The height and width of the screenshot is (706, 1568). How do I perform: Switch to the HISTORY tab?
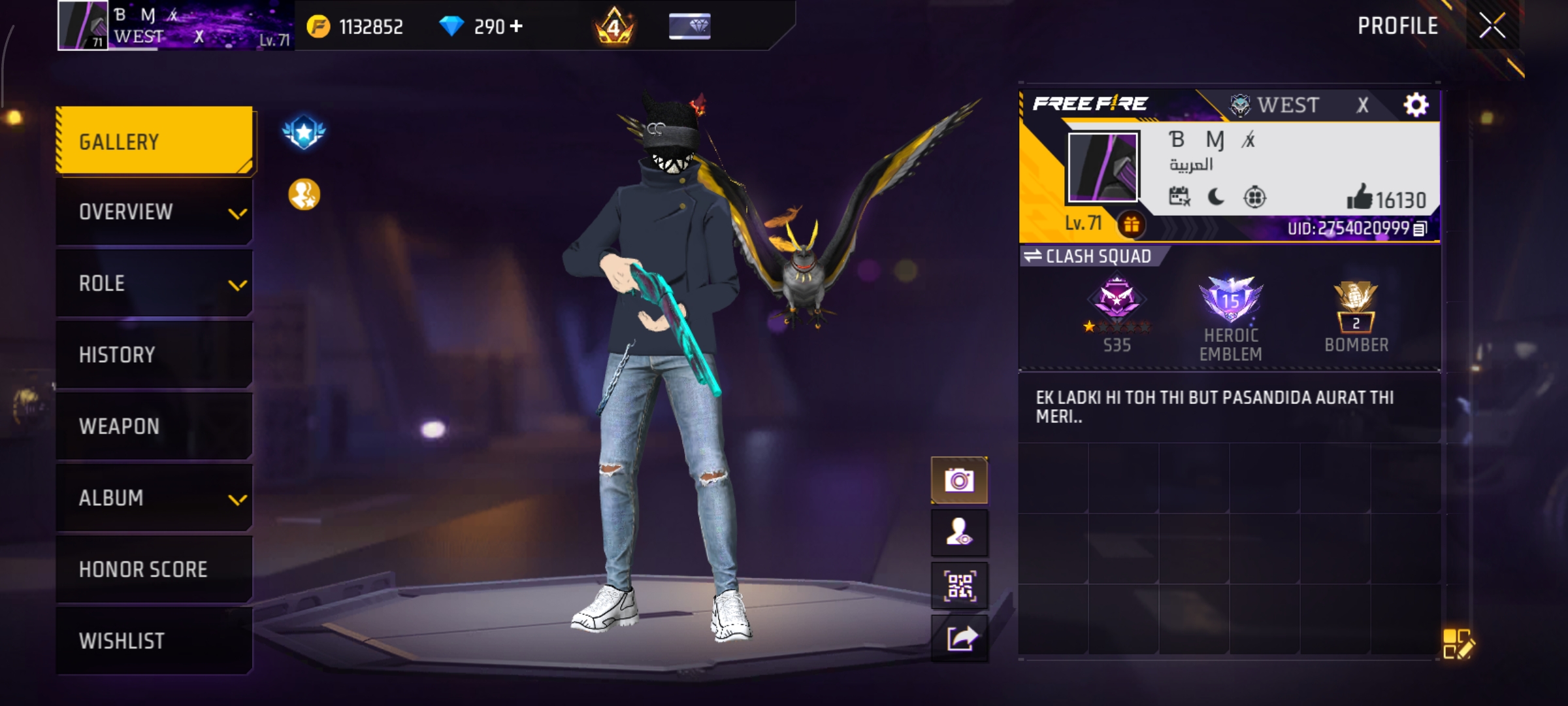coord(154,354)
